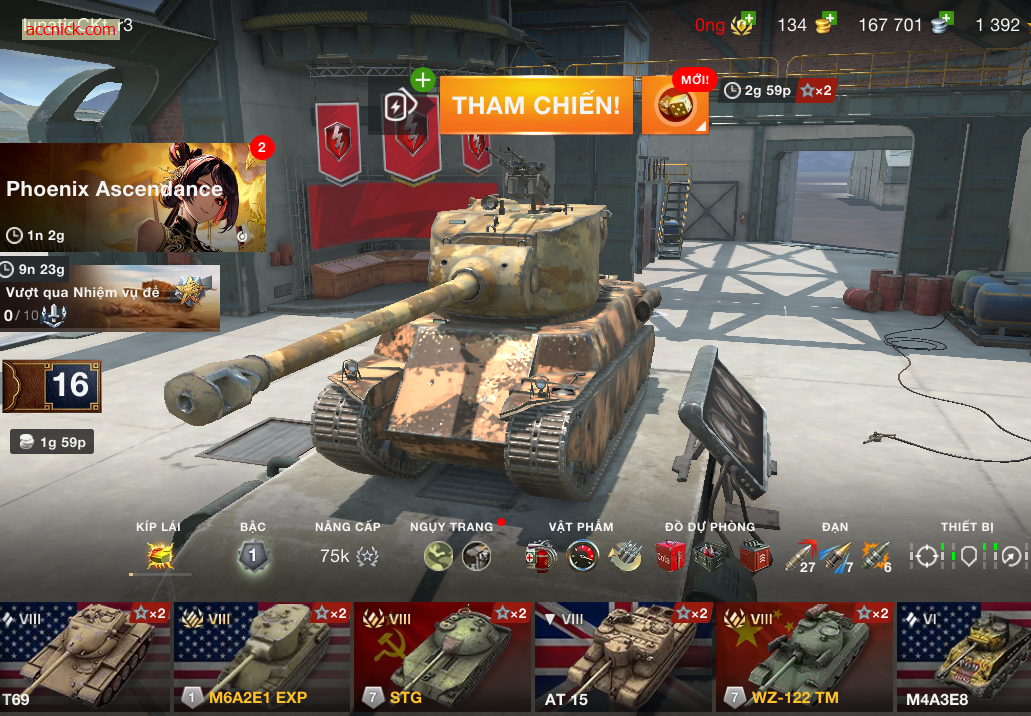Image resolution: width=1031 pixels, height=716 pixels.
Task: Open the Bậc mastery rank badge
Action: 253,555
